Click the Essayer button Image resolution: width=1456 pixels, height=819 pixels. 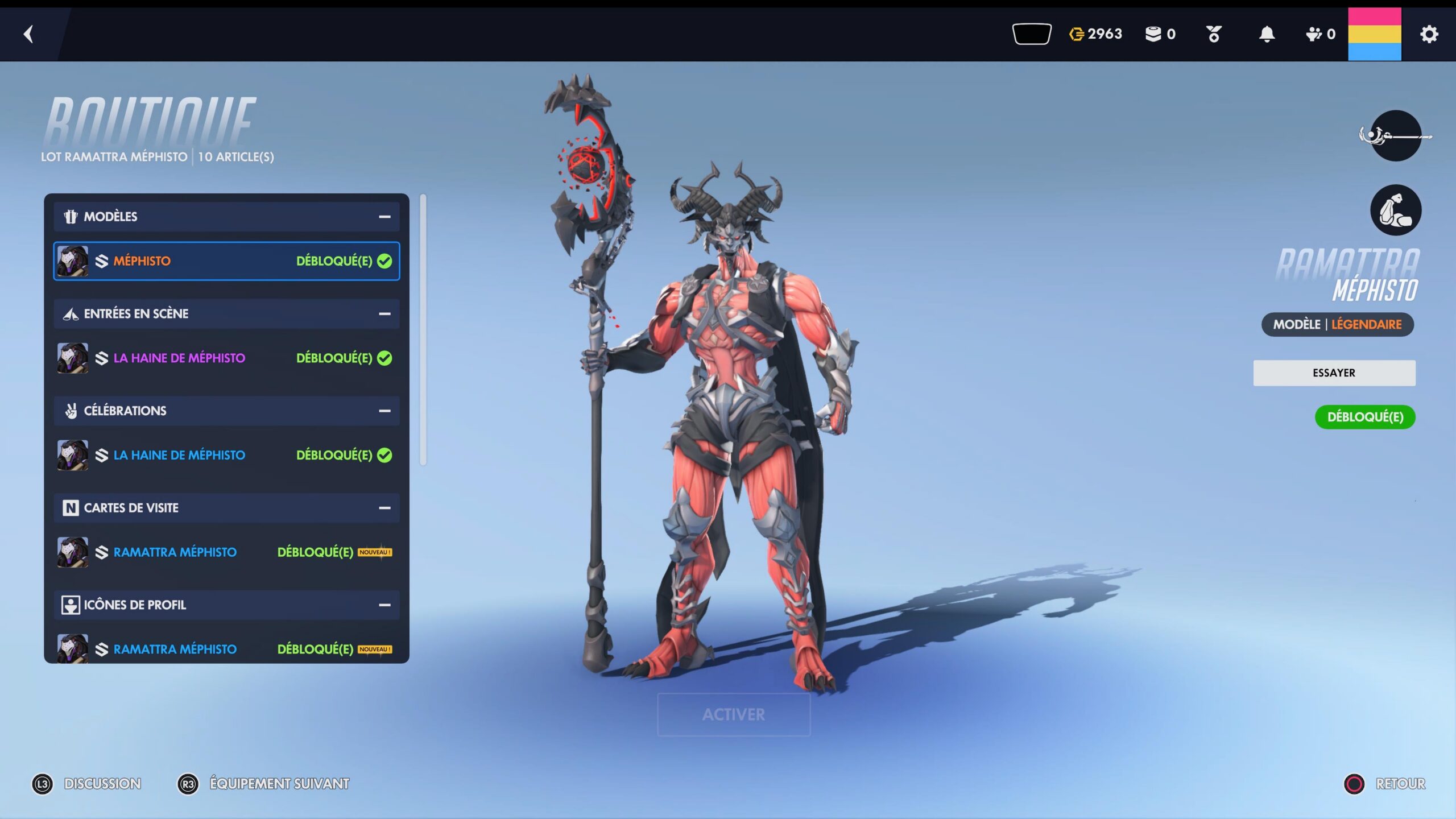1334,373
